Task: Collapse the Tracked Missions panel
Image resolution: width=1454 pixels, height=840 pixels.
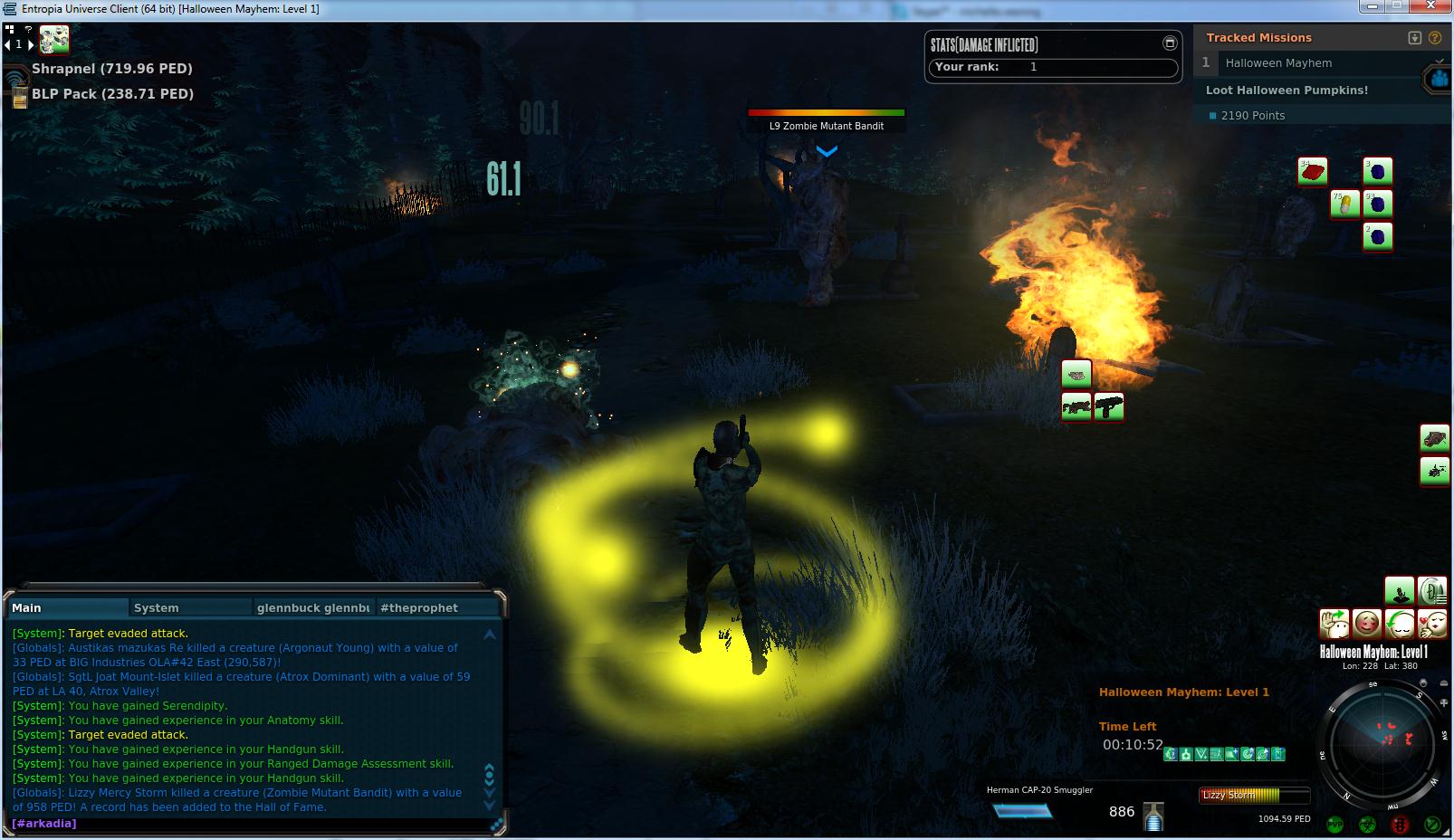Action: tap(1415, 38)
